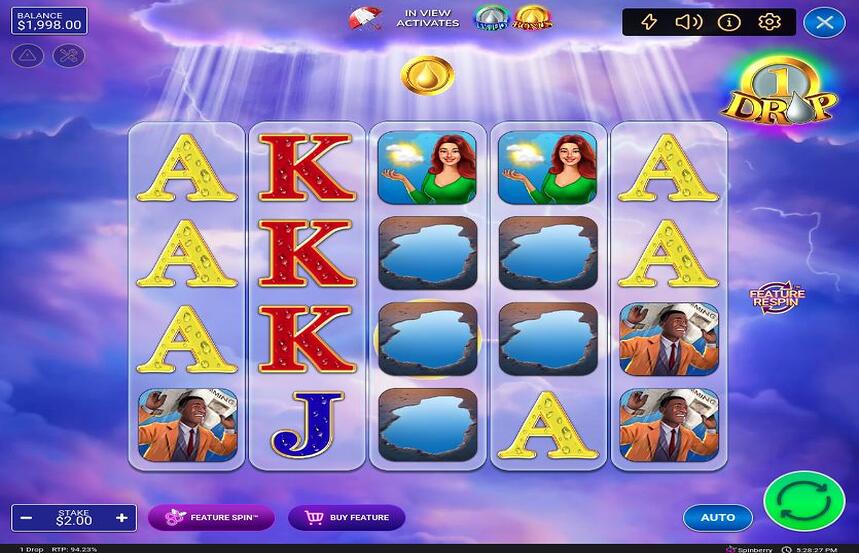Screen dimensions: 859x553
Task: Click the crossed tools icon under the balance
Action: pyautogui.click(x=69, y=56)
